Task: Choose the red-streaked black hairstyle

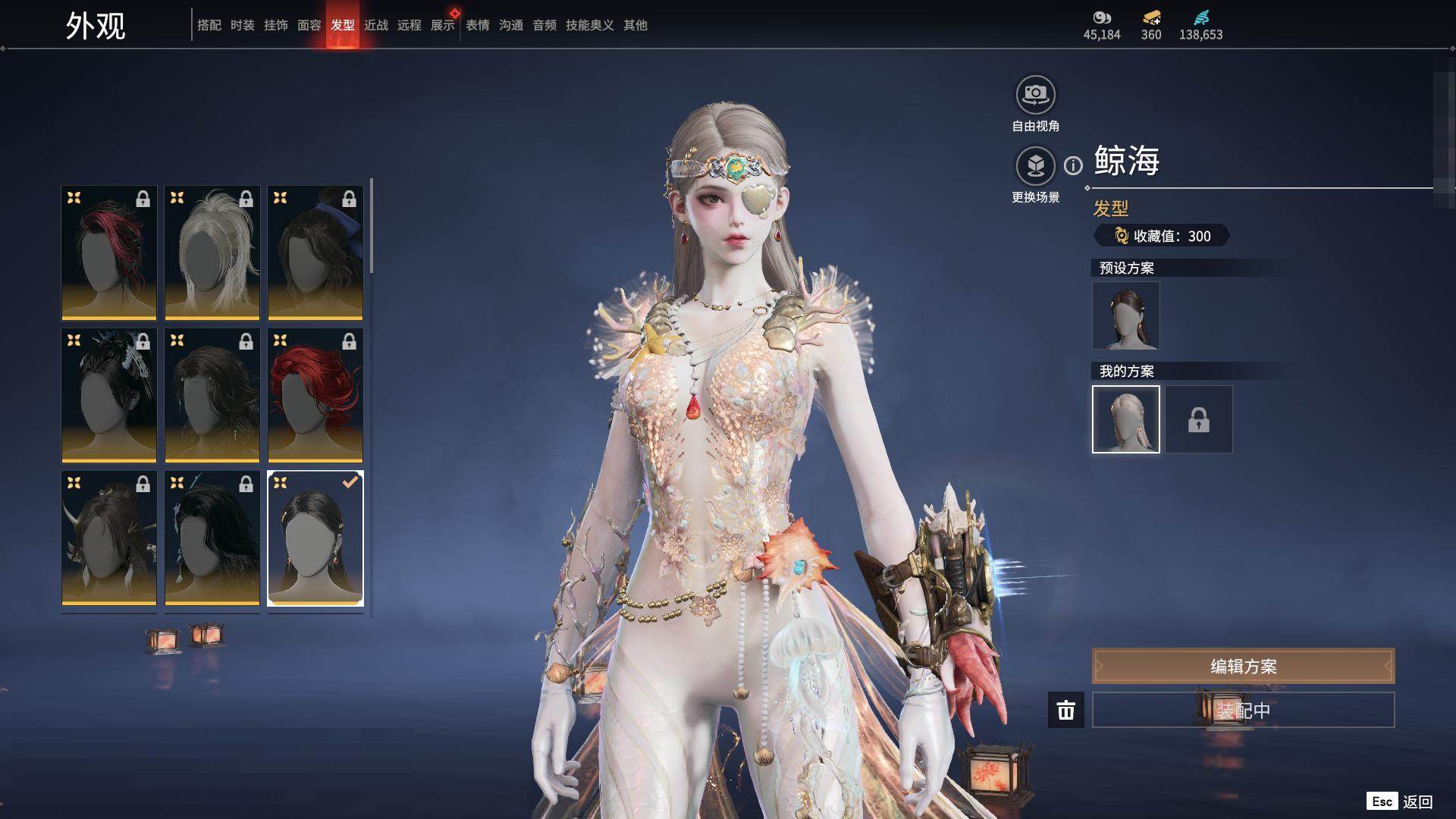Action: pos(109,253)
